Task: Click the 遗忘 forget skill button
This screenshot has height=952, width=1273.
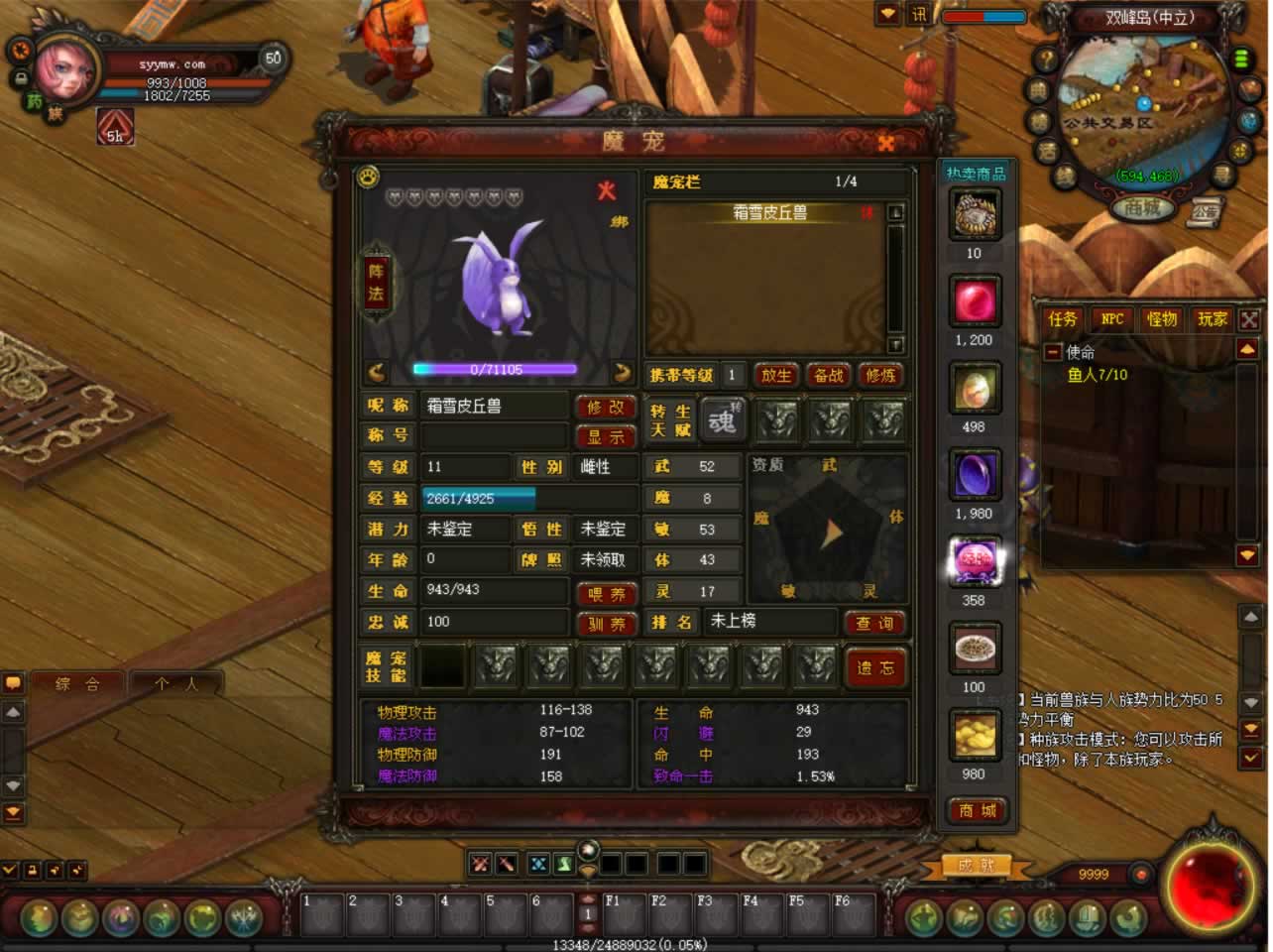Action: [x=874, y=667]
